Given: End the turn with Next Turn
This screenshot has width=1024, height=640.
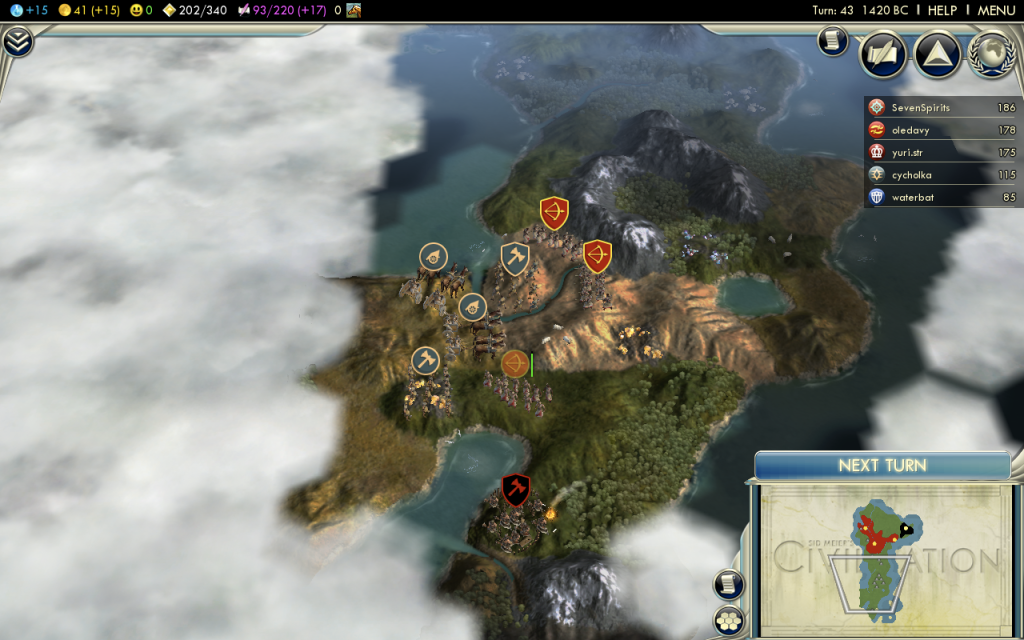Looking at the screenshot, I should 882,465.
